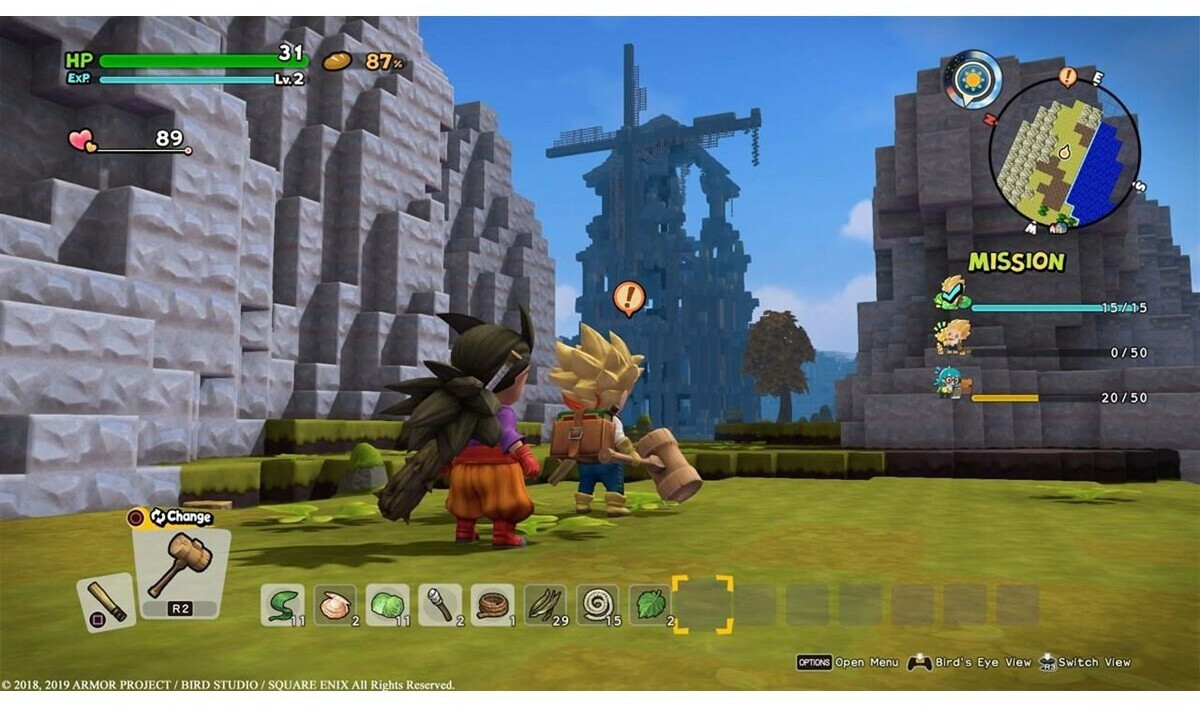Click the heart gratitude points icon
This screenshot has height=707, width=1200.
pos(82,141)
